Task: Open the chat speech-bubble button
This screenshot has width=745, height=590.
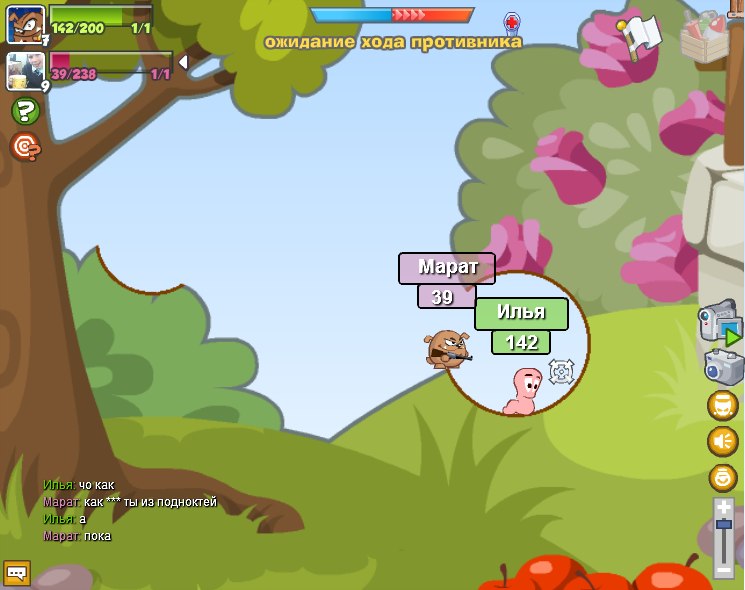Action: [17, 573]
